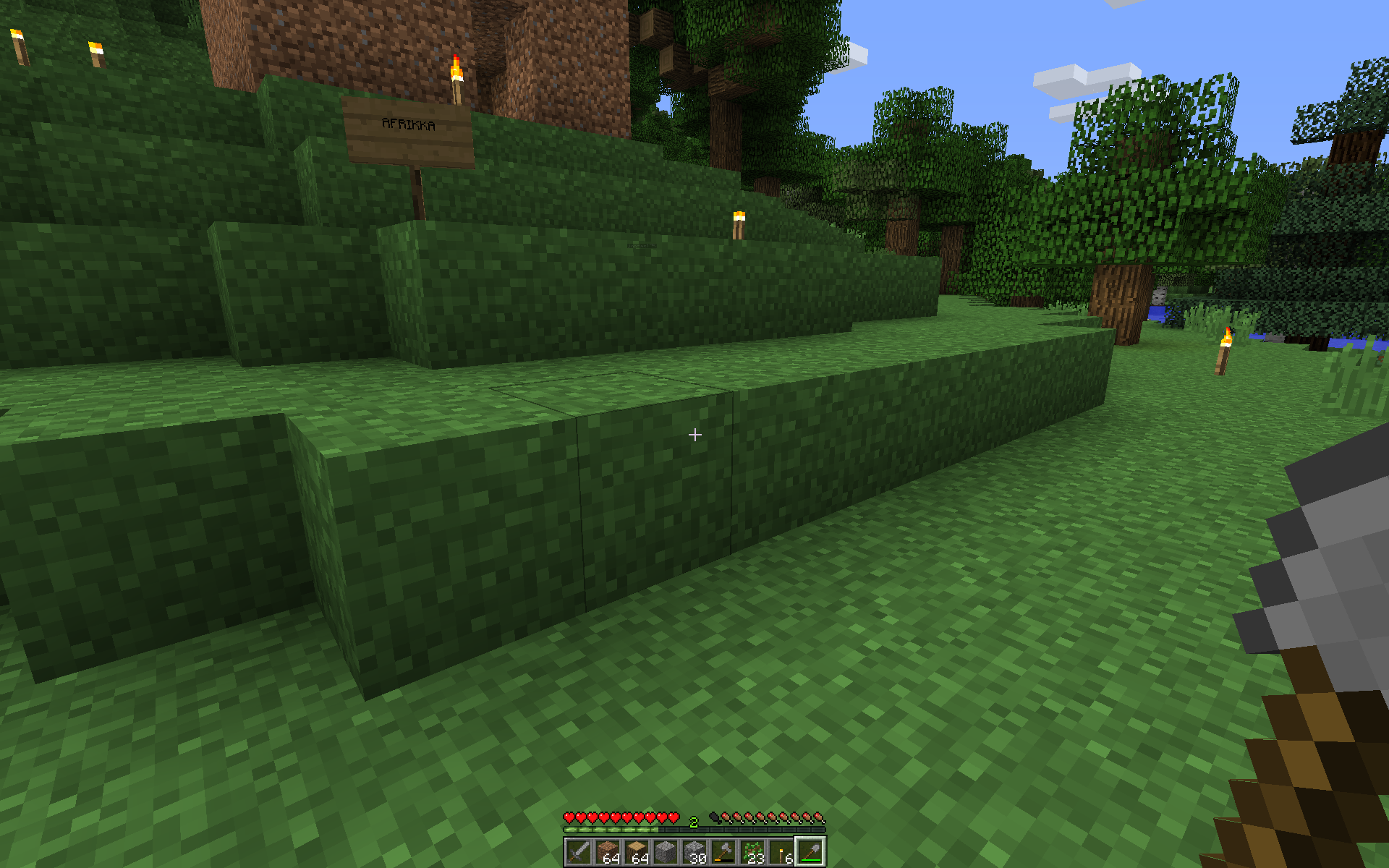The image size is (1389, 868).
Task: Select the stone sword hotbar slot
Action: [579, 852]
